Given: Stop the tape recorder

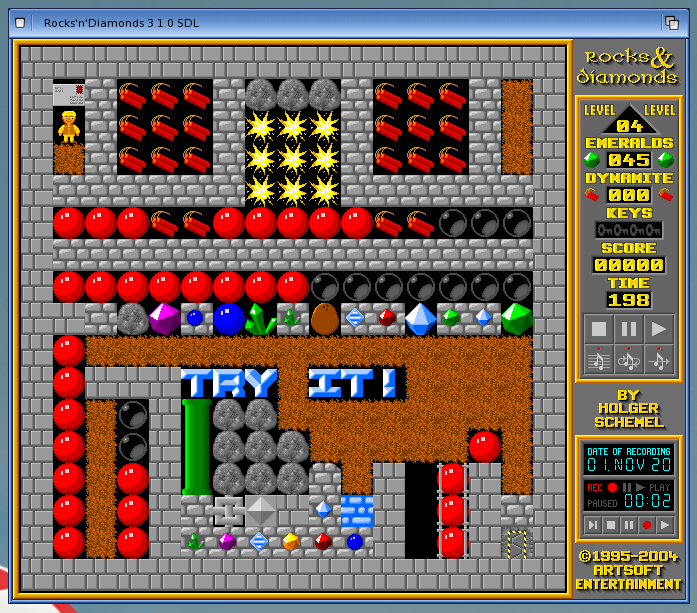Looking at the screenshot, I should coord(611,524).
